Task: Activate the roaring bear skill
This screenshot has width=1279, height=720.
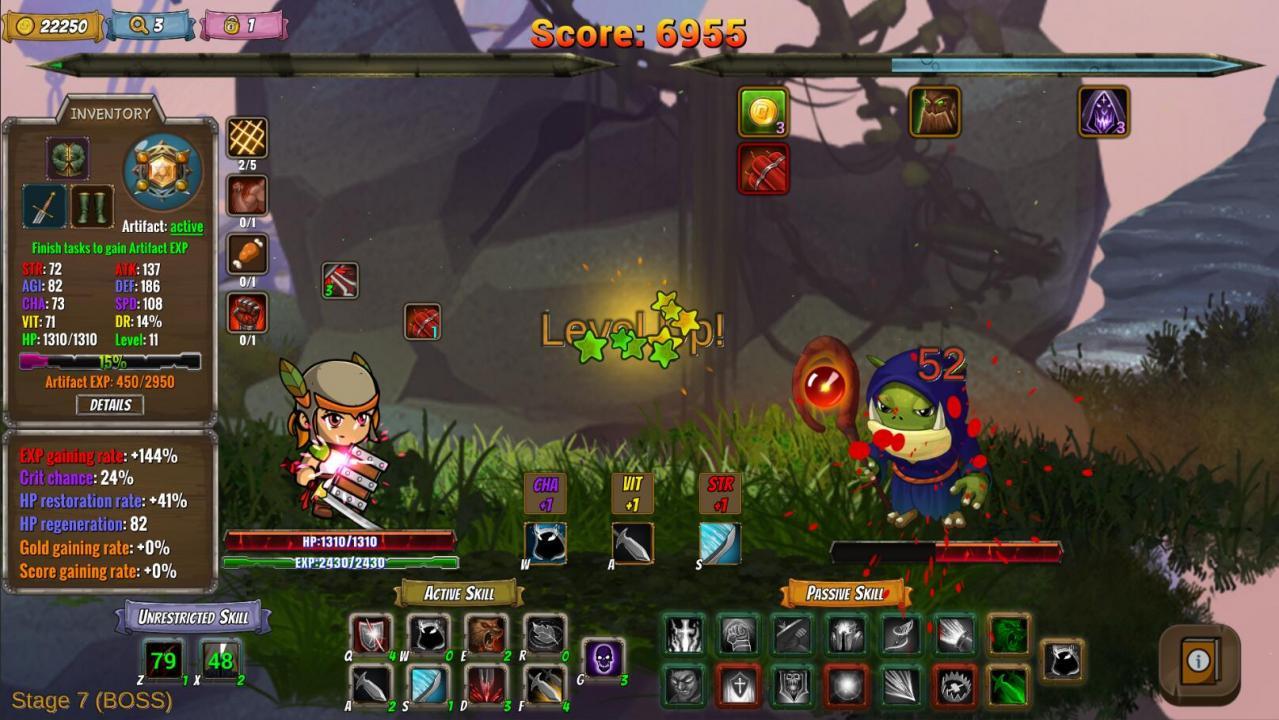Action: [487, 634]
